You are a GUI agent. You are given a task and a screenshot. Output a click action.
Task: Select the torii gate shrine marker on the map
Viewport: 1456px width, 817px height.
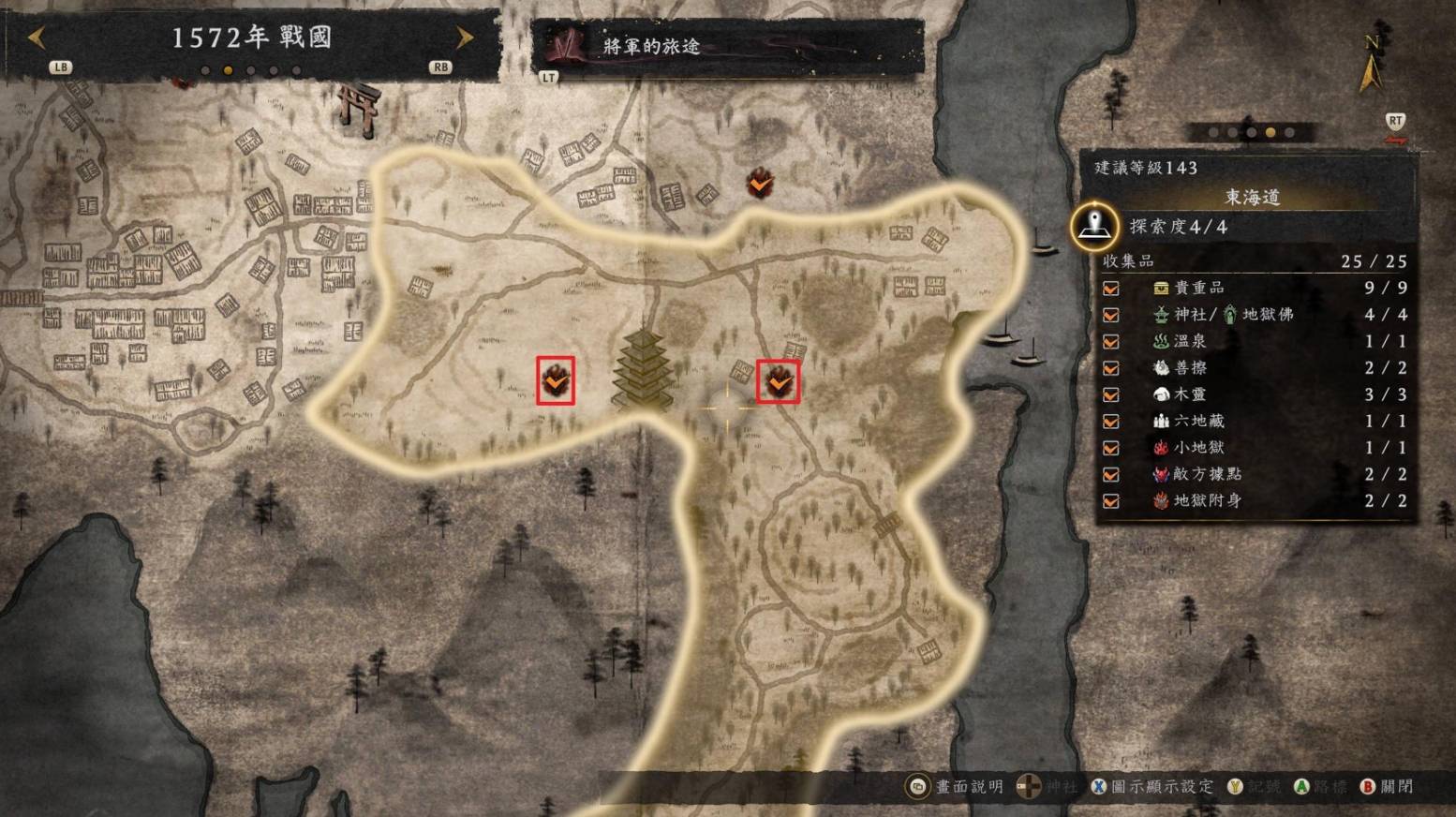[360, 108]
